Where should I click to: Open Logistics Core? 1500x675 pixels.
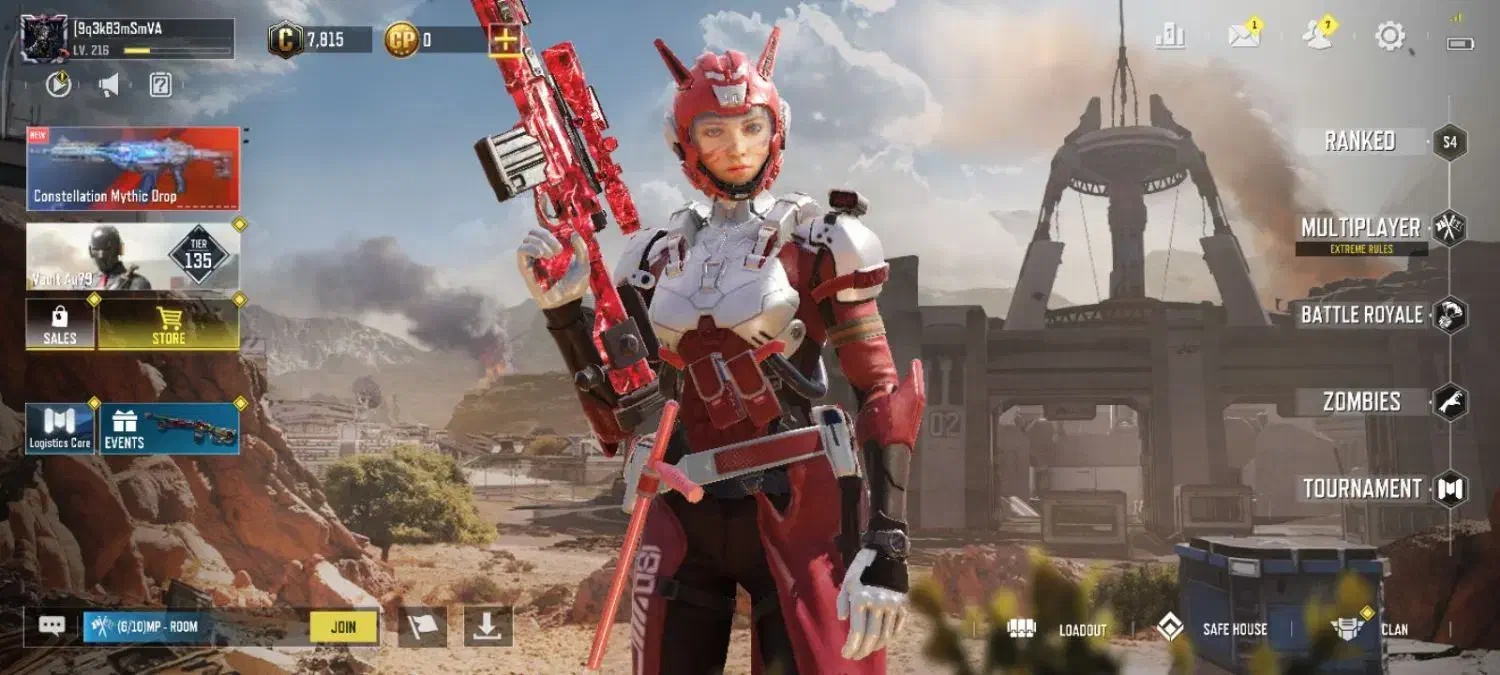pos(59,429)
